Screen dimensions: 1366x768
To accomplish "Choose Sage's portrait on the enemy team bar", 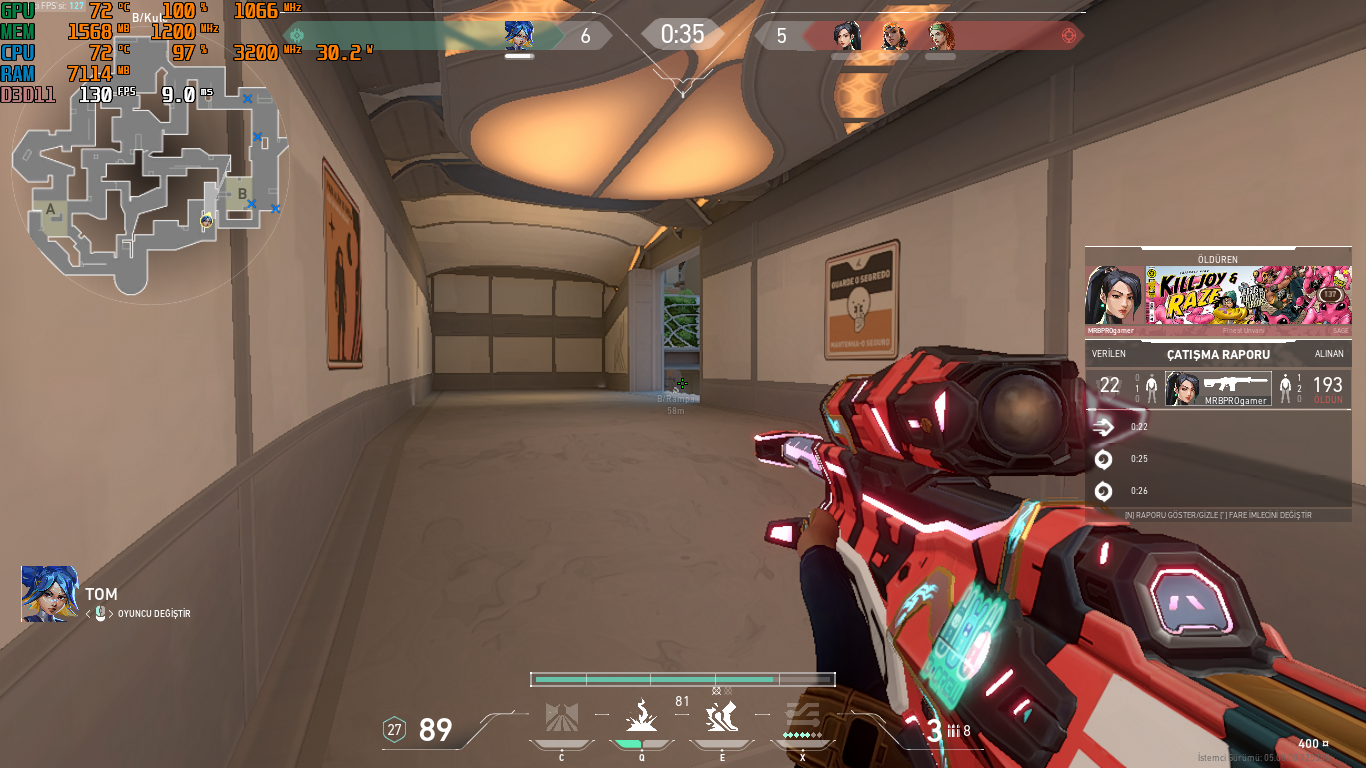I will 847,36.
